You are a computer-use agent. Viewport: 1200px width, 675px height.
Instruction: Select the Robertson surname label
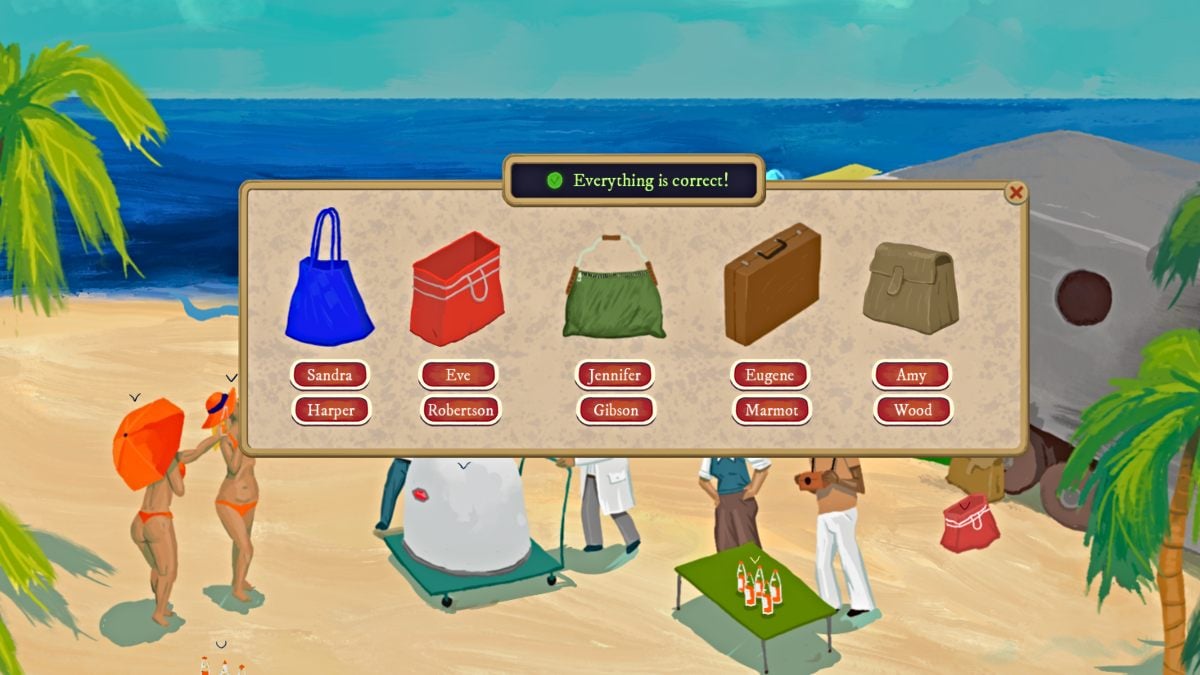pos(460,410)
